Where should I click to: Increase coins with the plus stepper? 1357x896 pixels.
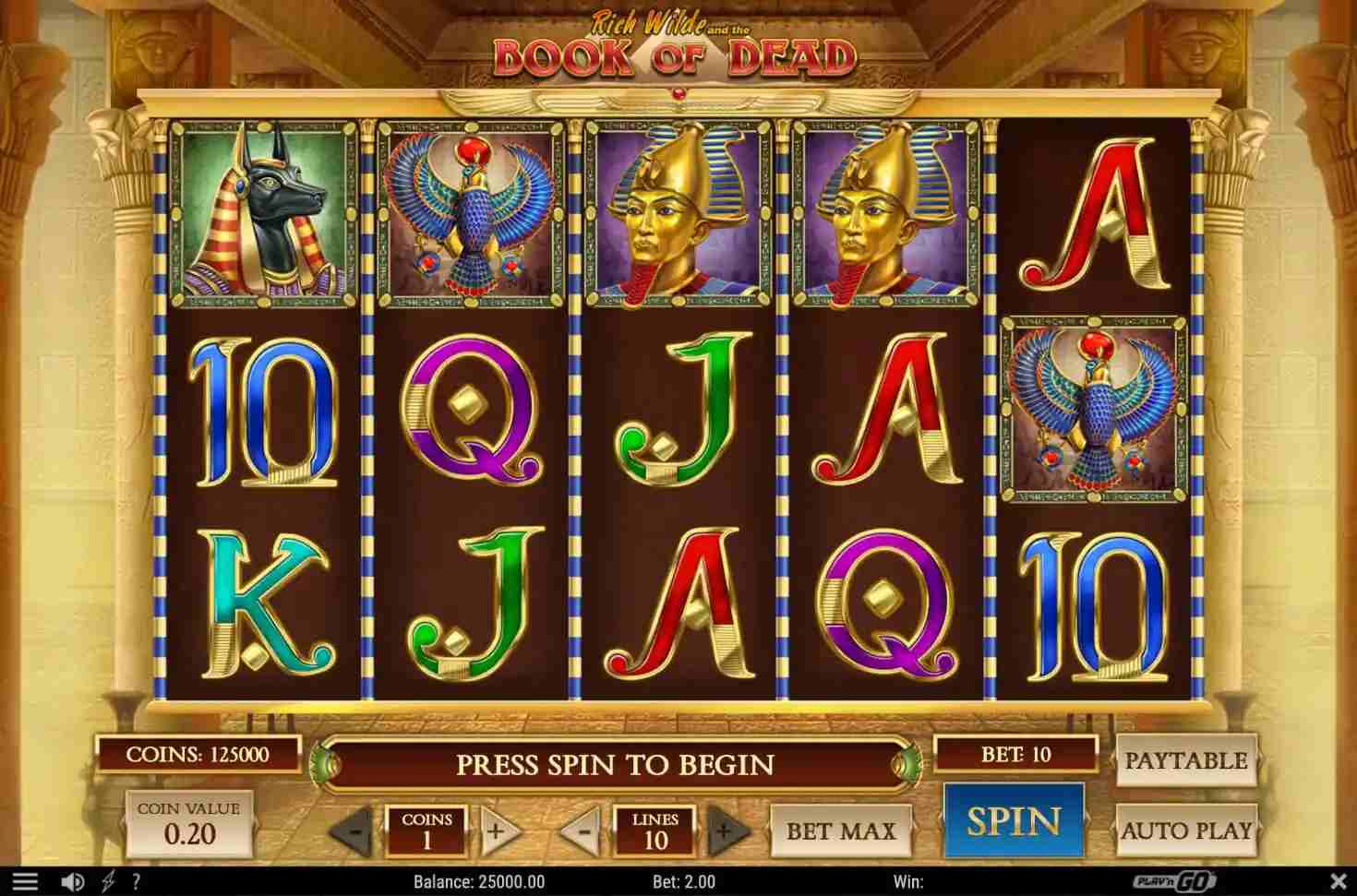coord(498,829)
